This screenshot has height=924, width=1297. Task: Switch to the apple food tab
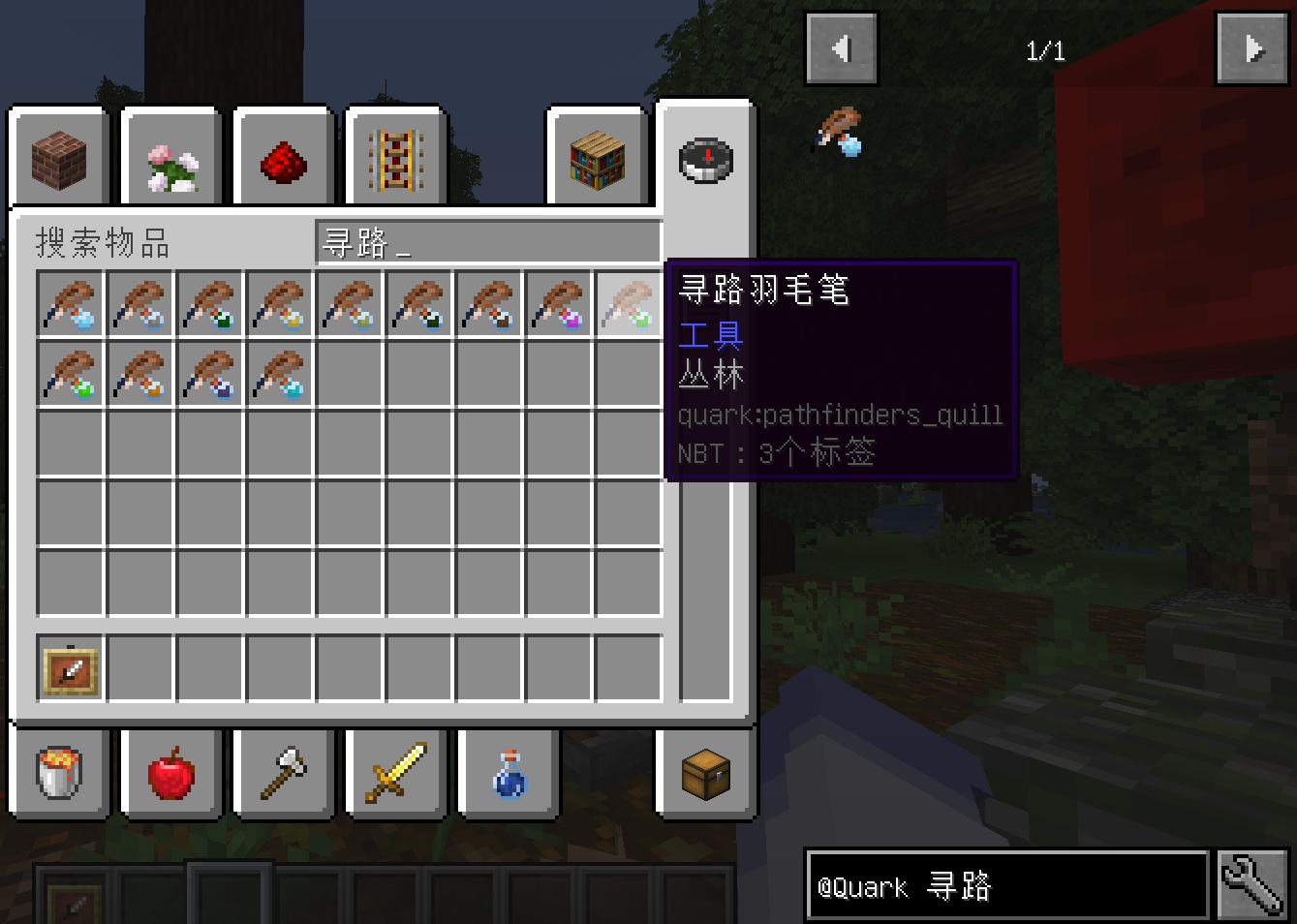coord(170,774)
